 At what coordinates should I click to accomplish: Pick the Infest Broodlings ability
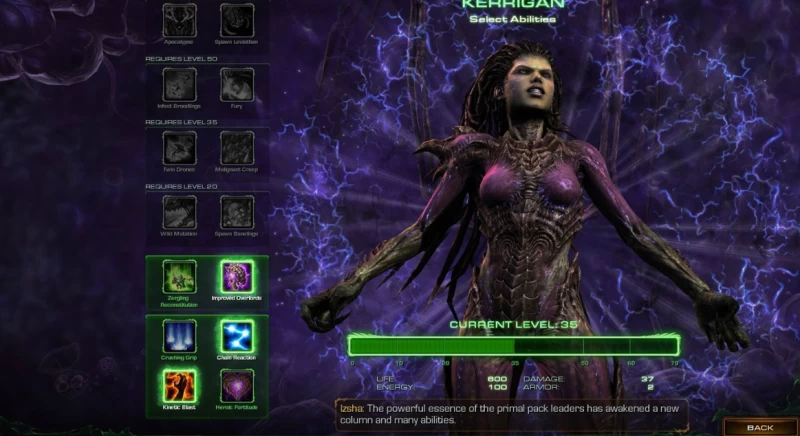(180, 84)
